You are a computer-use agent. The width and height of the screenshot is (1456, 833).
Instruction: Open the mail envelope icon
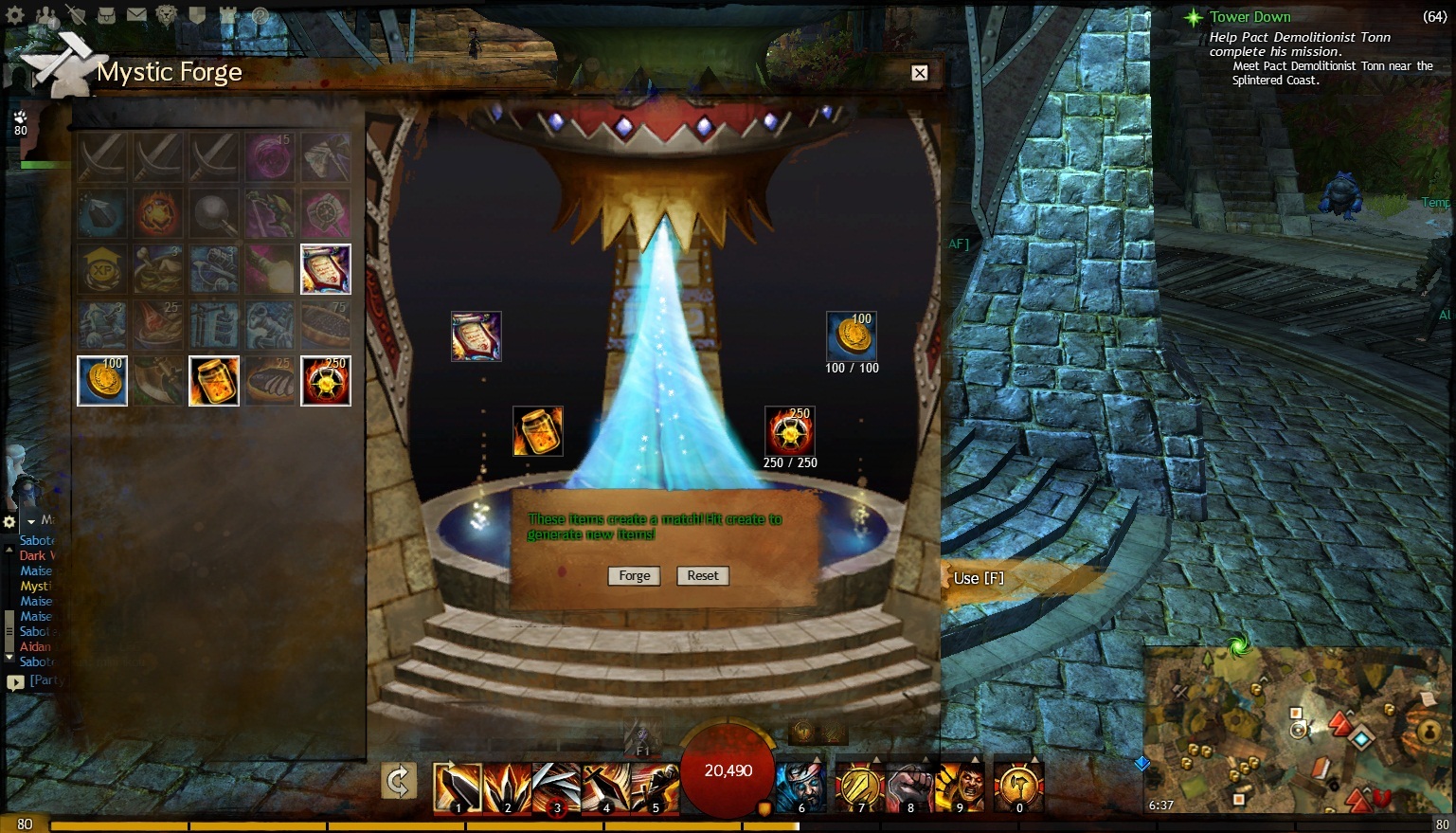click(x=136, y=15)
